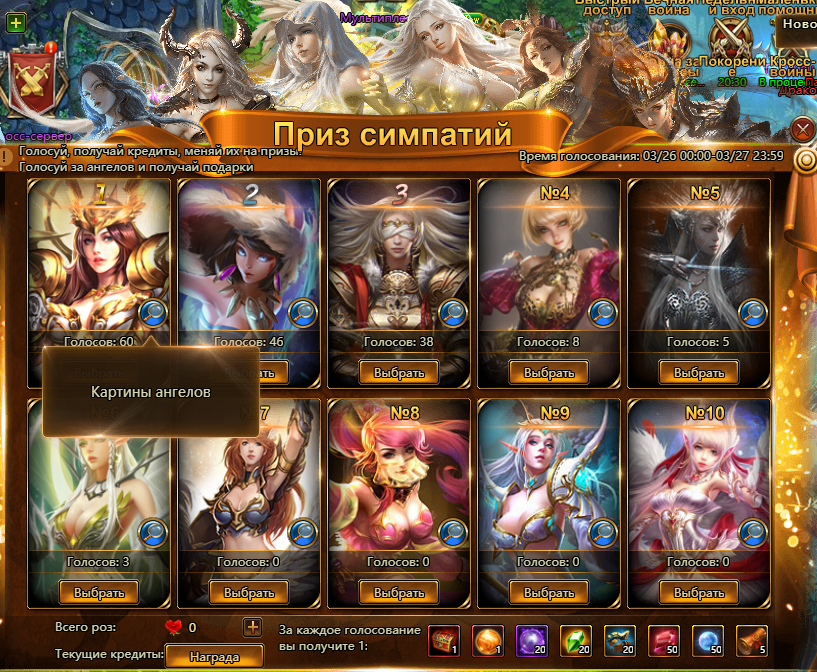
Task: Click Выбрать under angel №8
Action: point(399,592)
